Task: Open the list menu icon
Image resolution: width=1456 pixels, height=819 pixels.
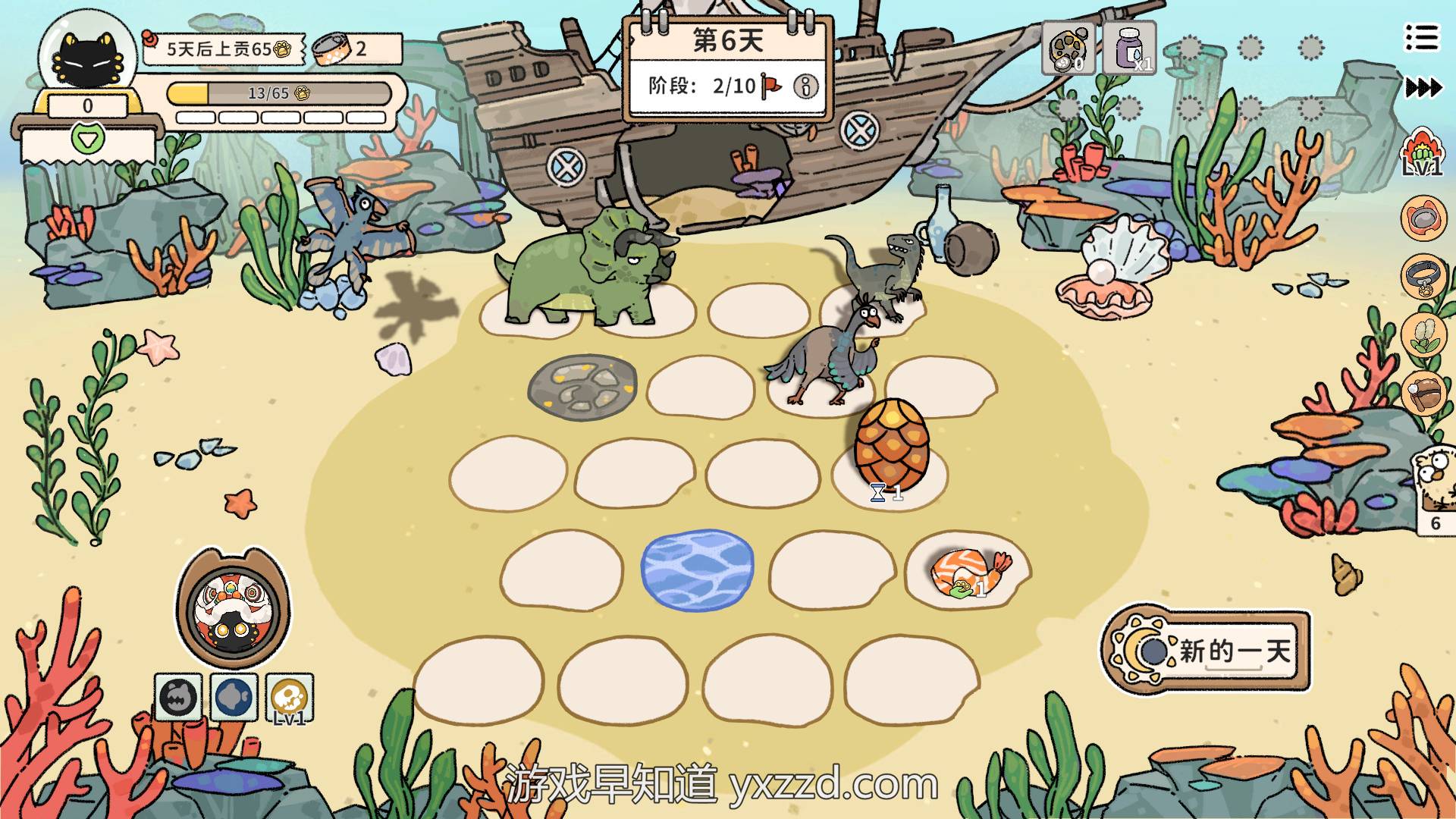Action: click(x=1421, y=36)
